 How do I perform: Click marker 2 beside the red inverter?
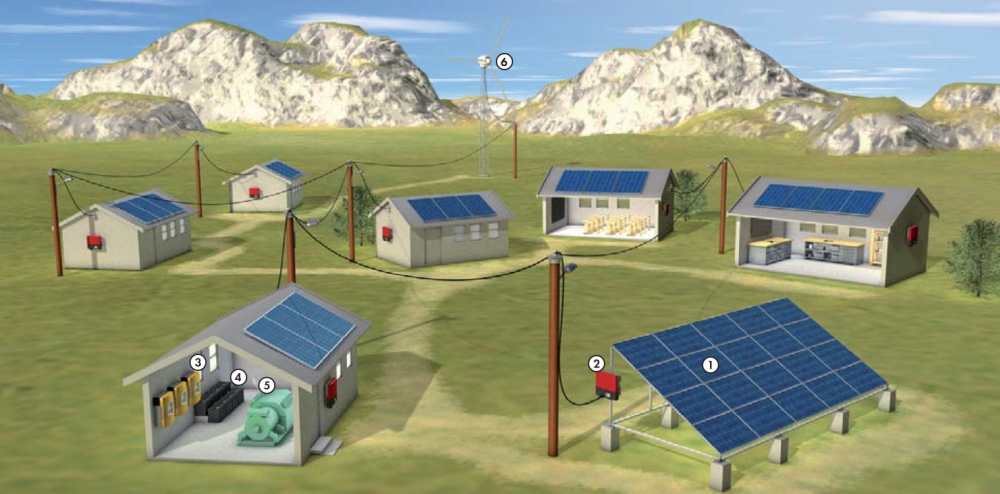coord(596,363)
